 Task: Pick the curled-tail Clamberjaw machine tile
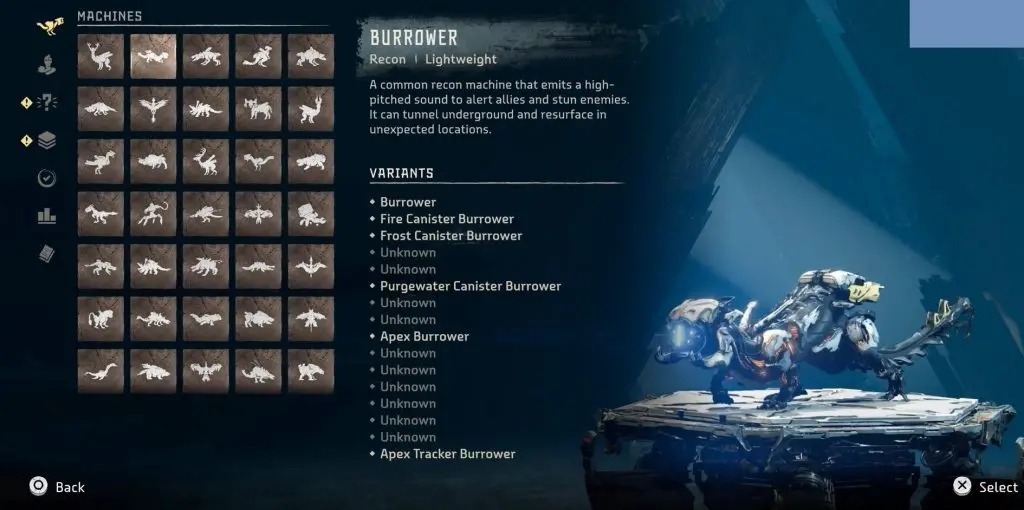click(x=153, y=212)
